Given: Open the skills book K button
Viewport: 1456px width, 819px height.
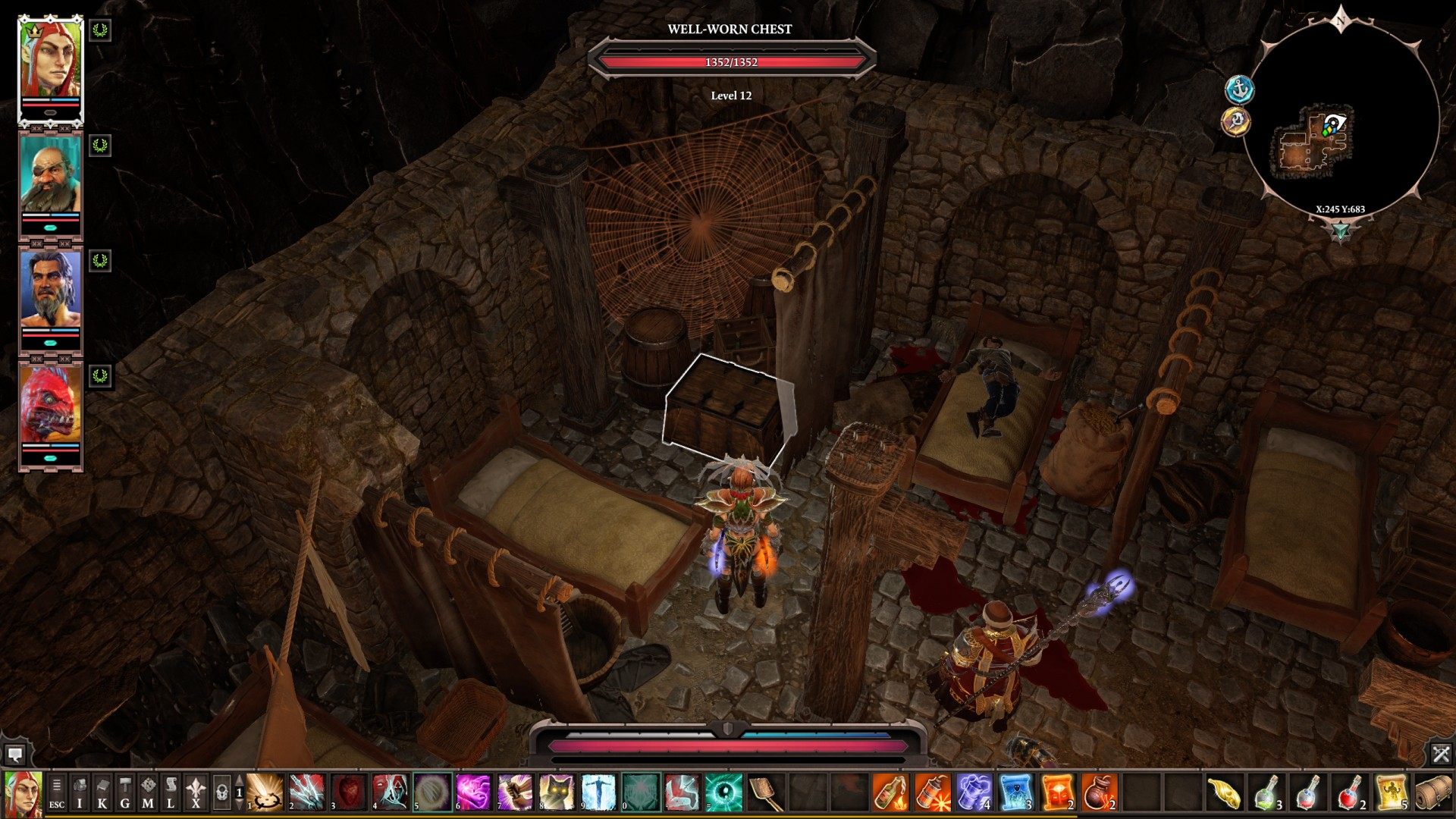Looking at the screenshot, I should (x=102, y=792).
